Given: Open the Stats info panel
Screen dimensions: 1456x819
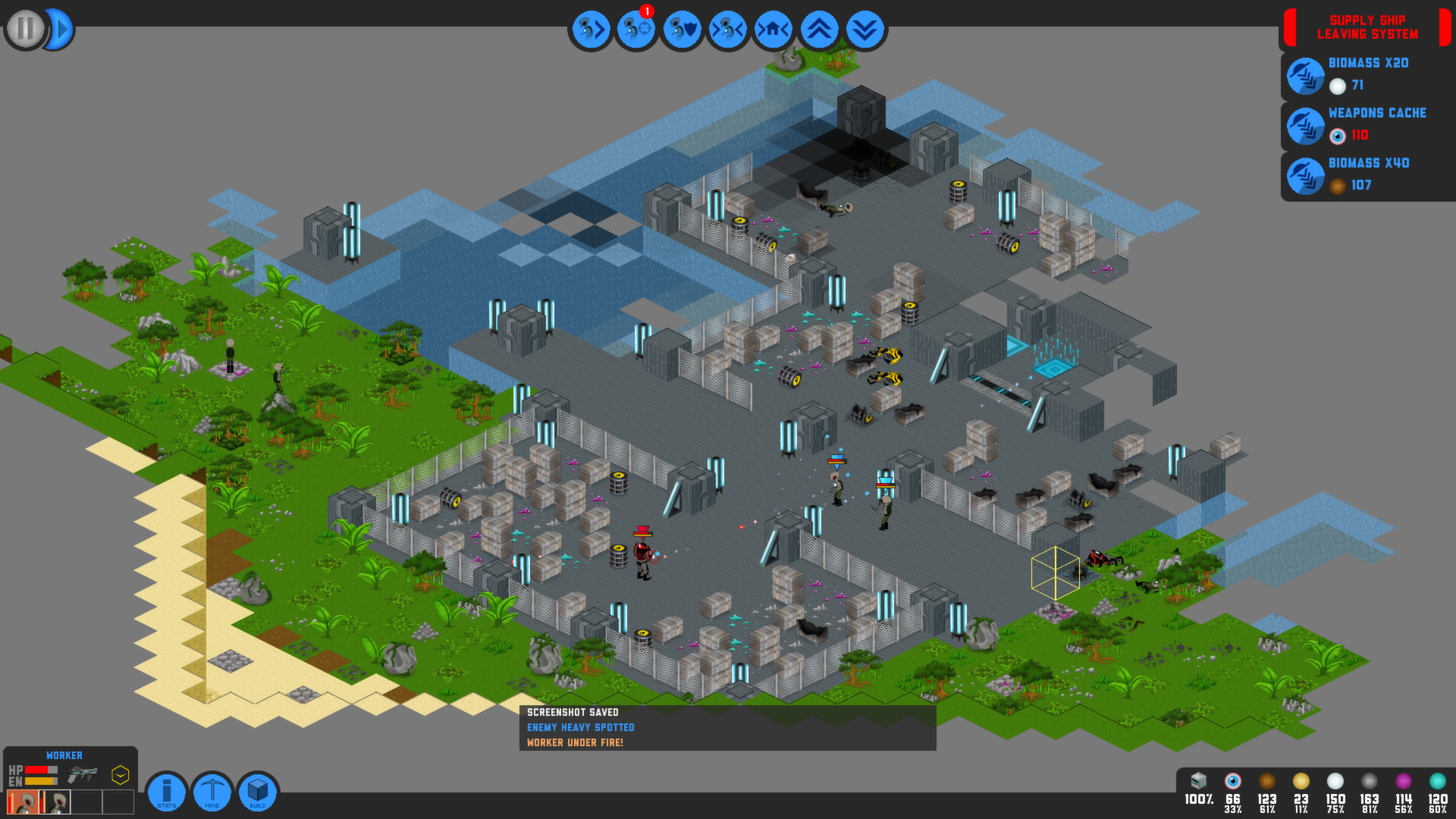Looking at the screenshot, I should [166, 791].
